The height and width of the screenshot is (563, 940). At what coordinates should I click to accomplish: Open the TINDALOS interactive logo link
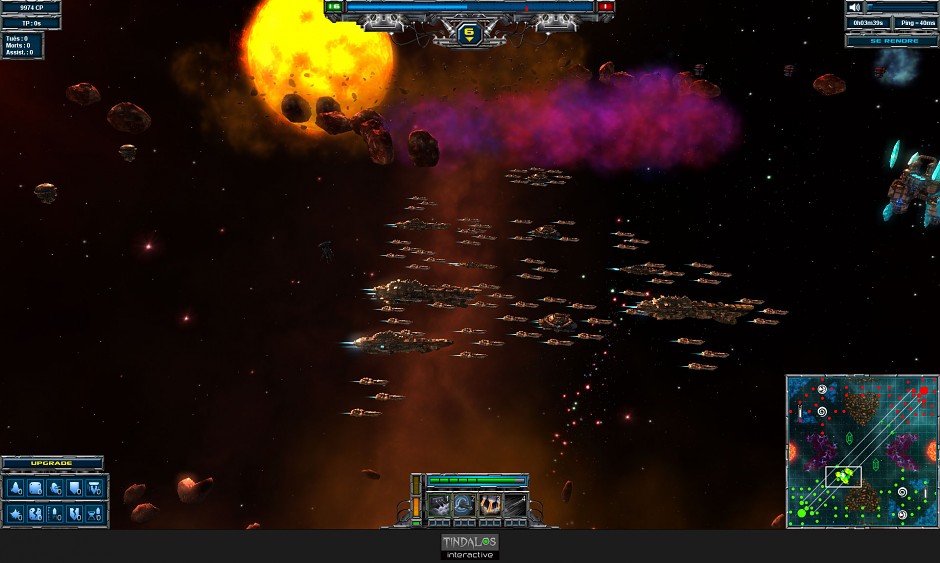(469, 546)
